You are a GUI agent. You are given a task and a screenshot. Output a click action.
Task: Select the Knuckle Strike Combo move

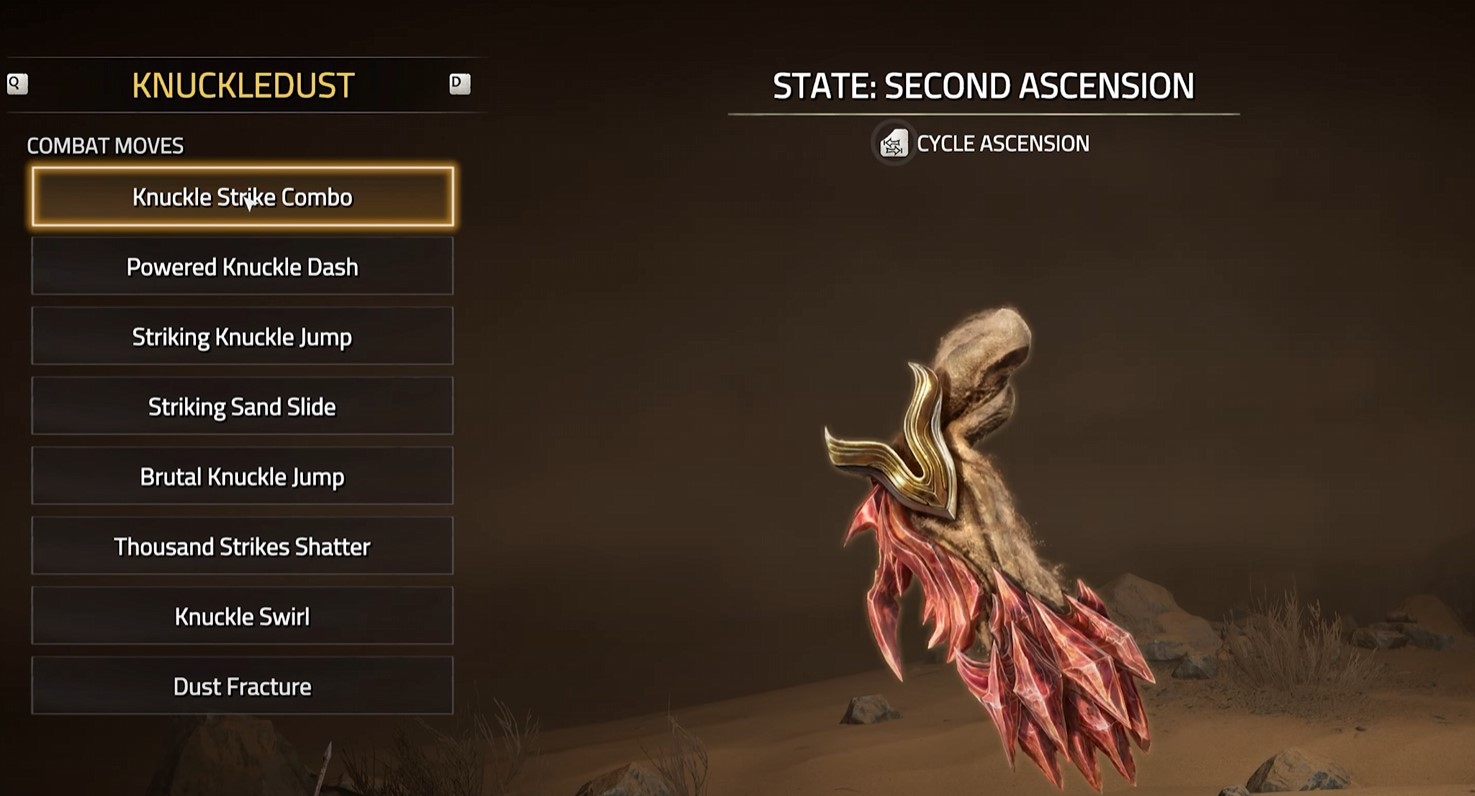[x=242, y=197]
